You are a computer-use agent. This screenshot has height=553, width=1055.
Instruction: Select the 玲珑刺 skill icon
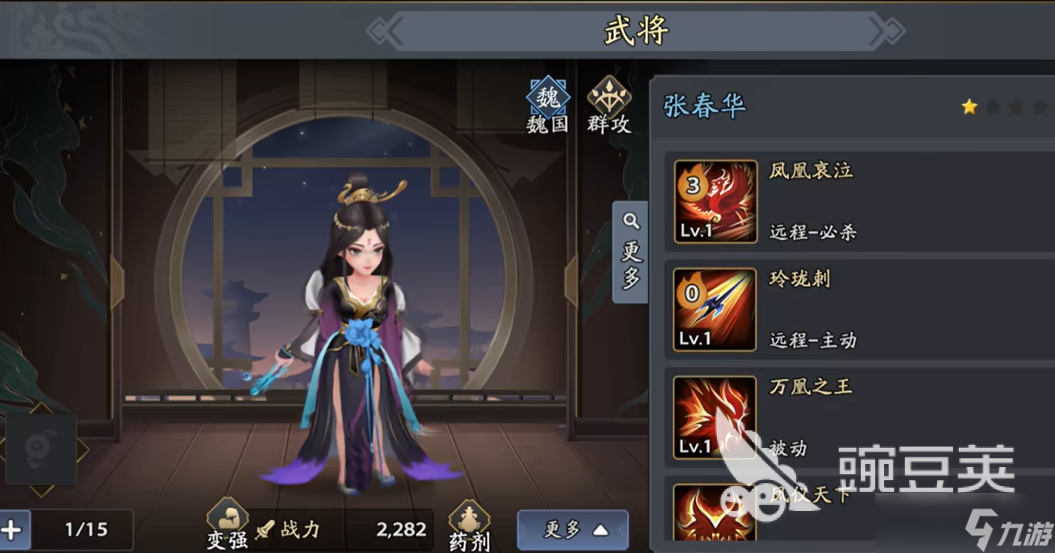(715, 310)
